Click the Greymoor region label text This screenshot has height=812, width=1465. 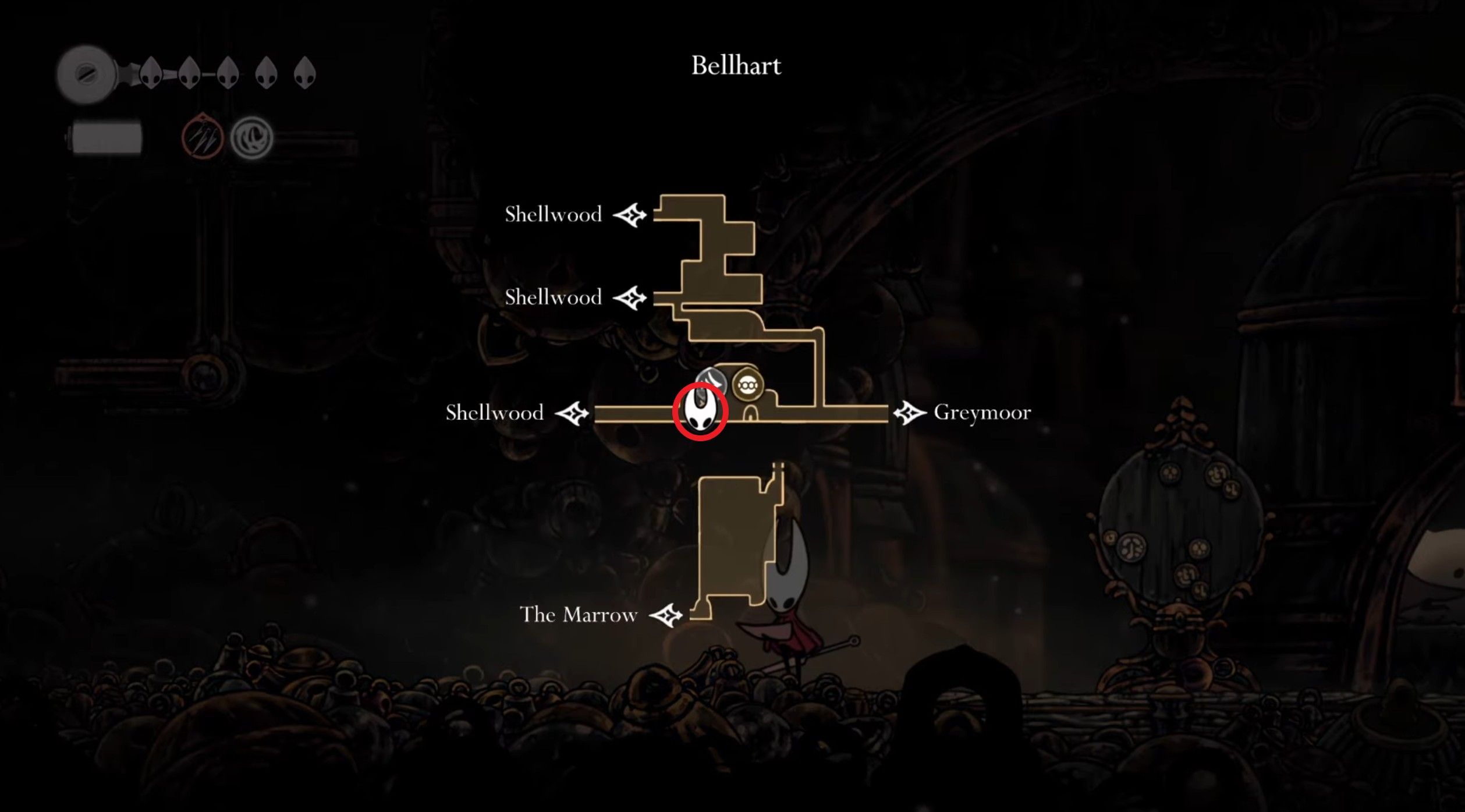click(x=980, y=413)
